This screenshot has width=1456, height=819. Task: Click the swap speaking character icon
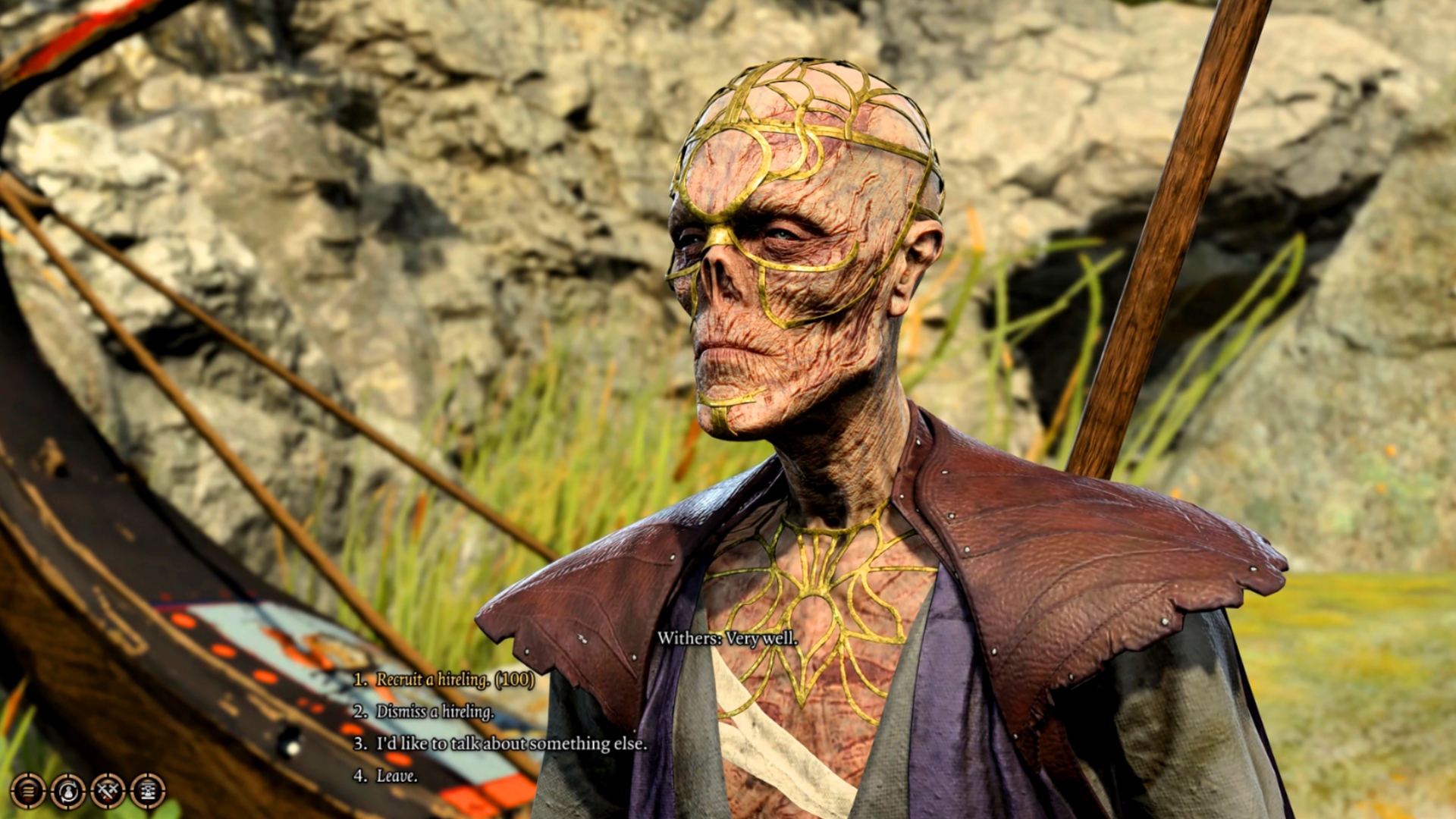tap(68, 791)
